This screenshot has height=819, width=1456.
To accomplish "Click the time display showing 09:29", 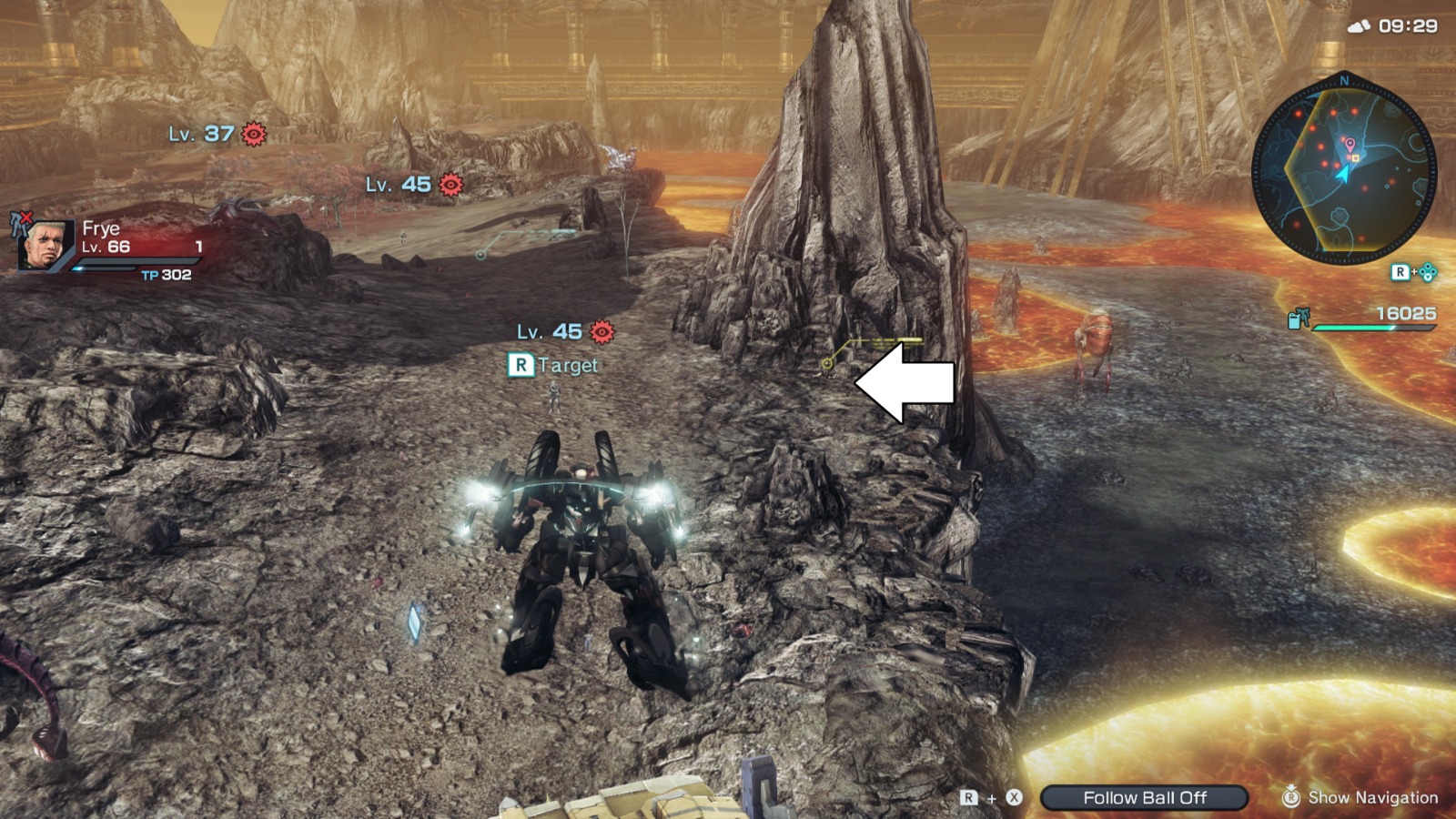I will [1406, 25].
